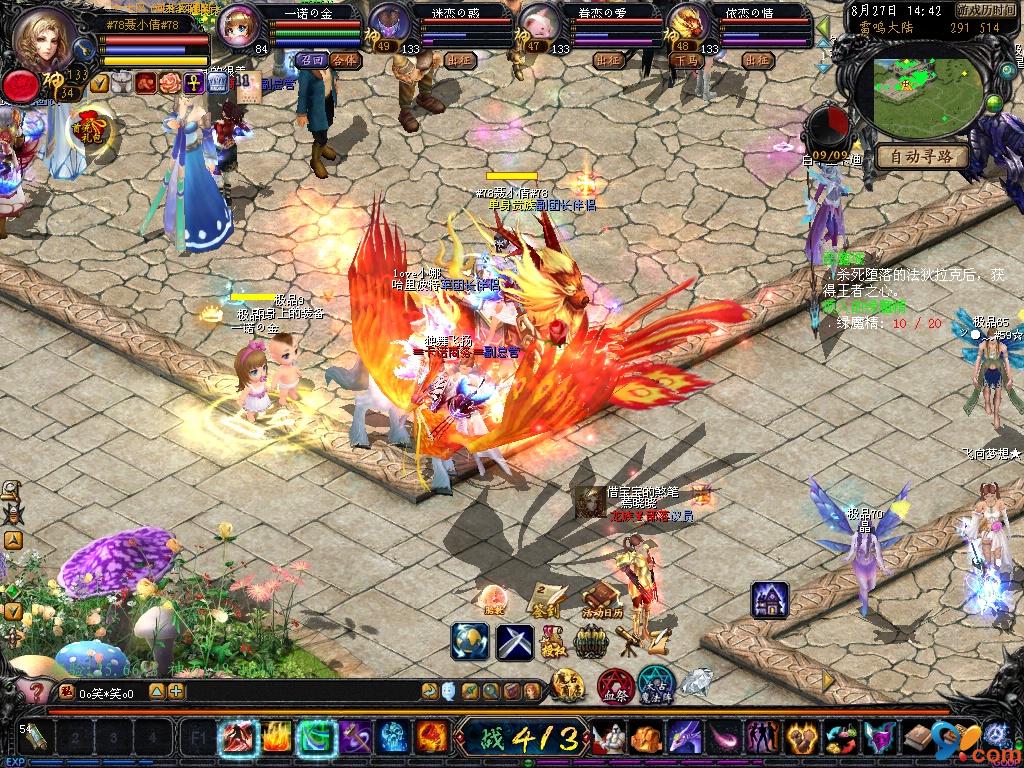1024x768 pixels.
Task: Open the book icon in the bottom bar
Action: (x=916, y=739)
